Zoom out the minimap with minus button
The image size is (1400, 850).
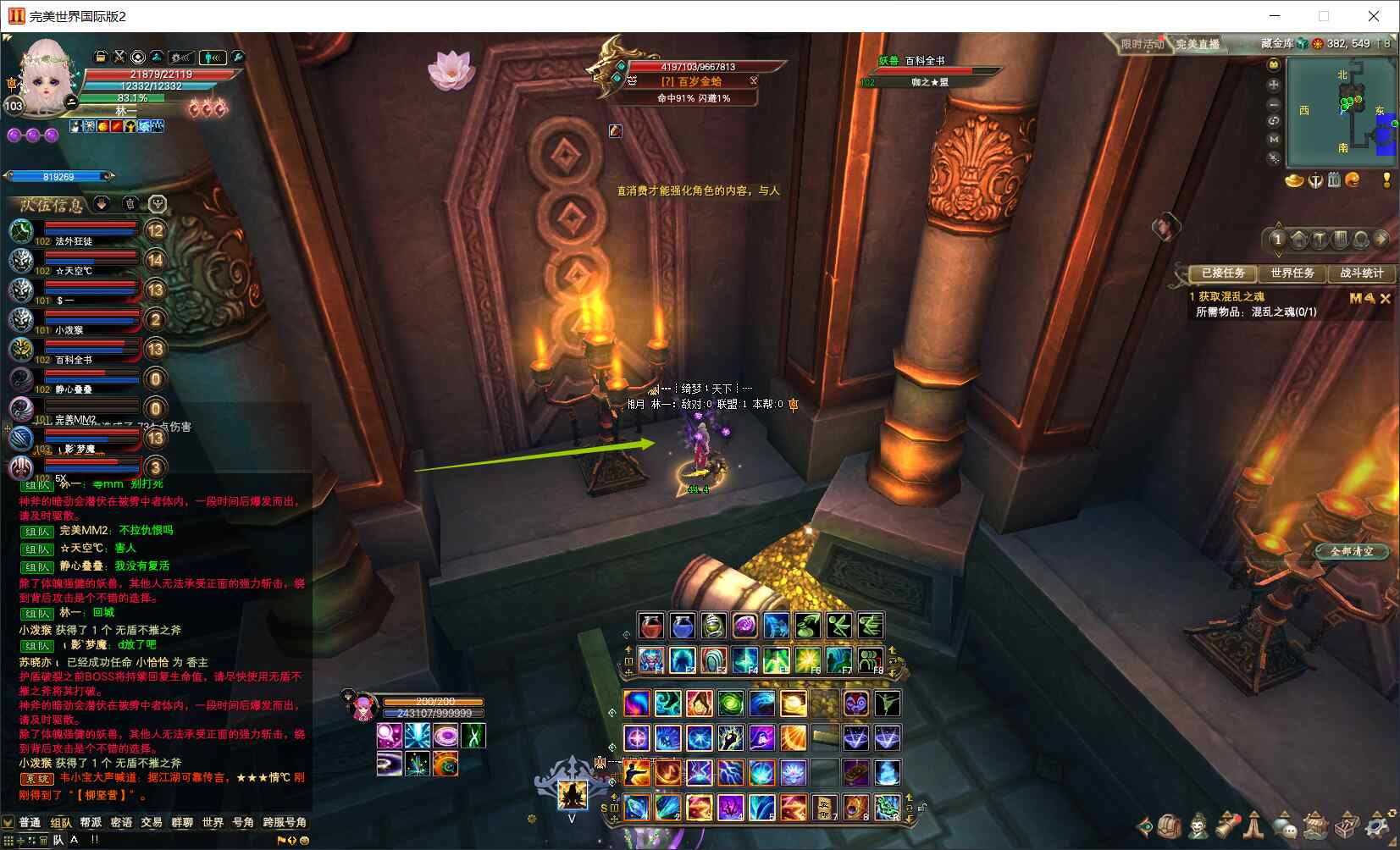1273,103
